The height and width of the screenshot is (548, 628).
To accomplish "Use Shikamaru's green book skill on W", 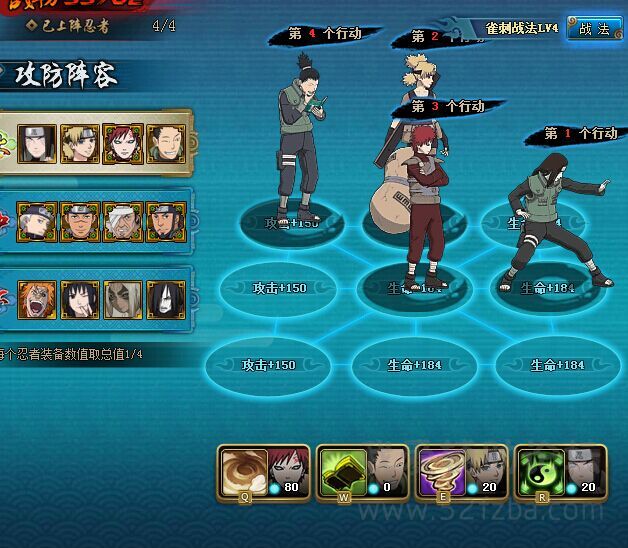I will tap(341, 470).
